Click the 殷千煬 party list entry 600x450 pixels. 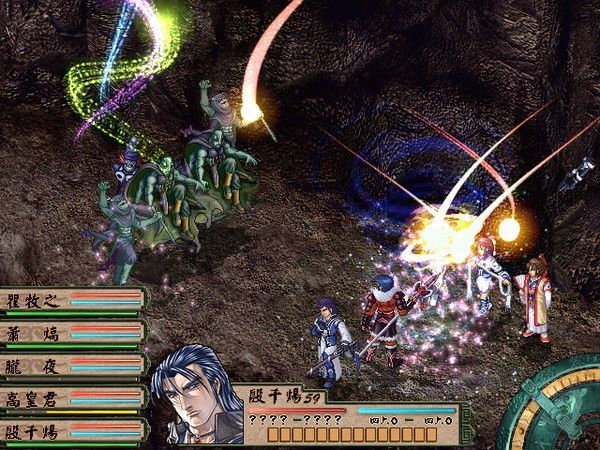[72, 432]
